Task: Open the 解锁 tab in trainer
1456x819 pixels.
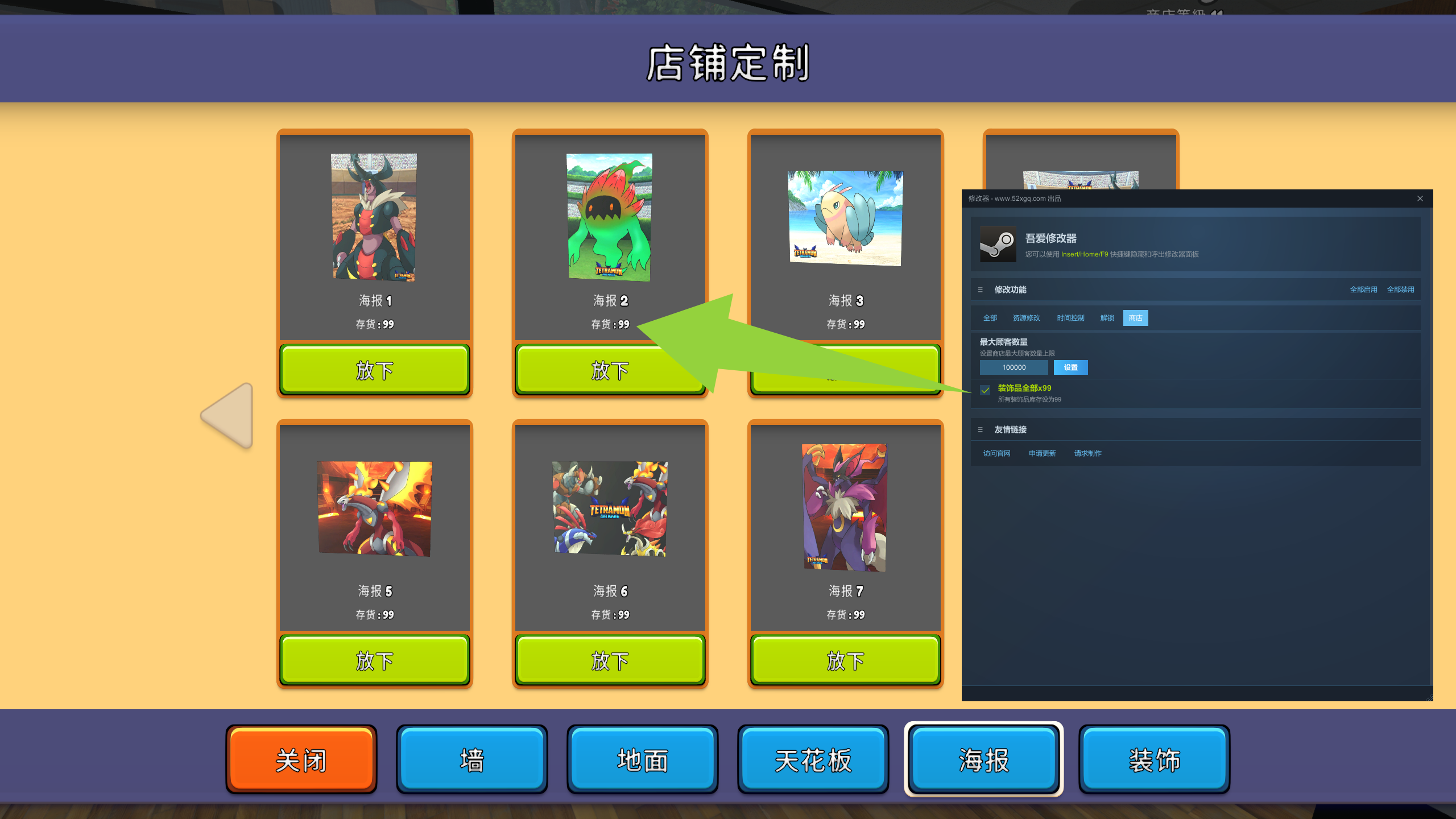Action: coord(1106,317)
